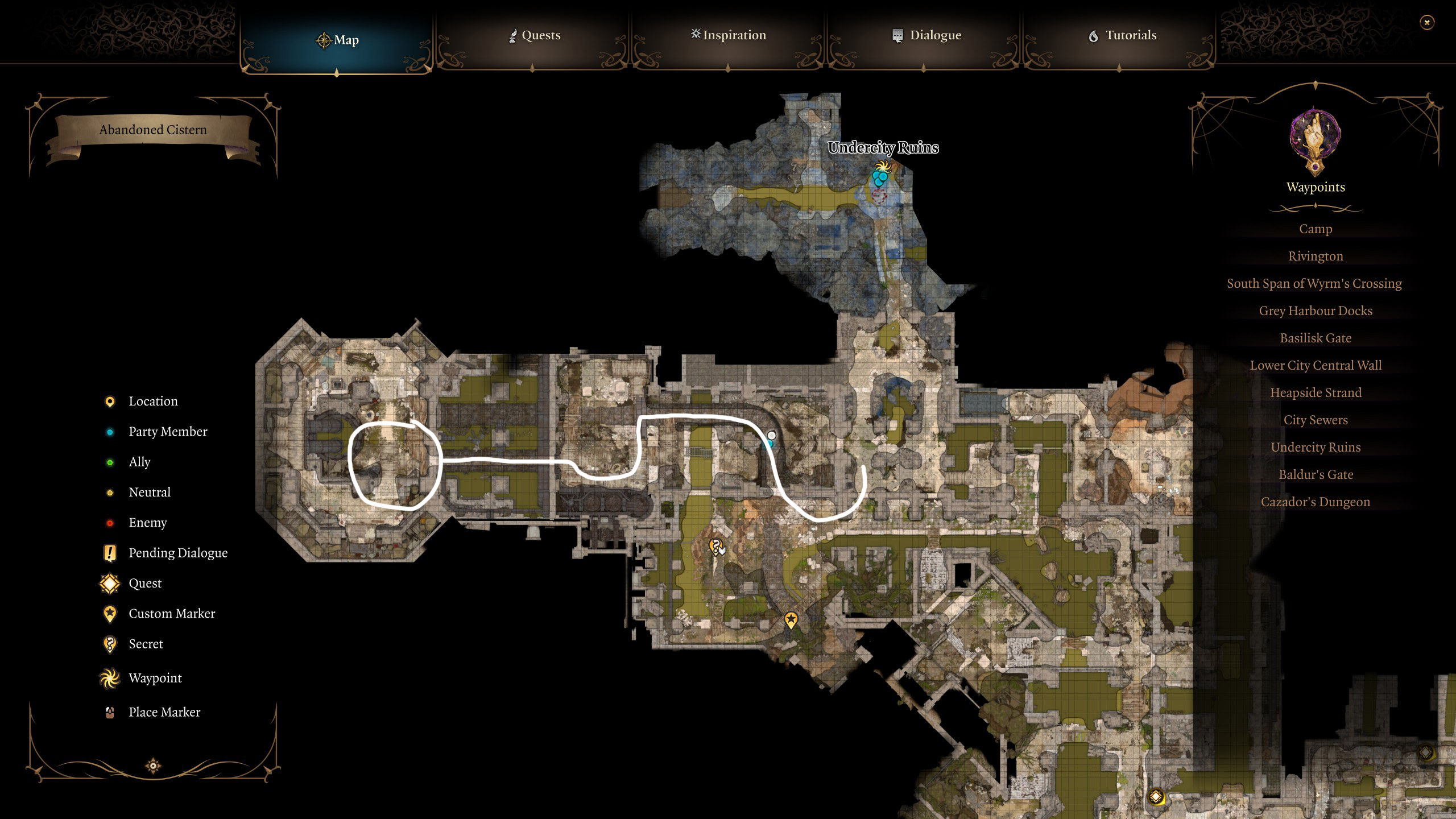Toggle the Neutral legend entry
The height and width of the screenshot is (819, 1456).
(x=150, y=492)
